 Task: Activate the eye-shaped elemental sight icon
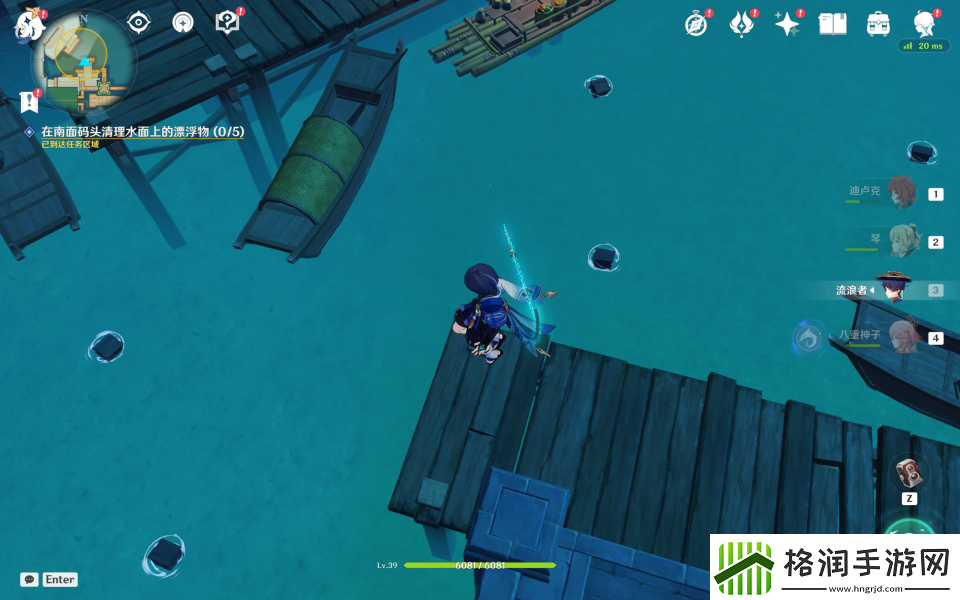[138, 22]
